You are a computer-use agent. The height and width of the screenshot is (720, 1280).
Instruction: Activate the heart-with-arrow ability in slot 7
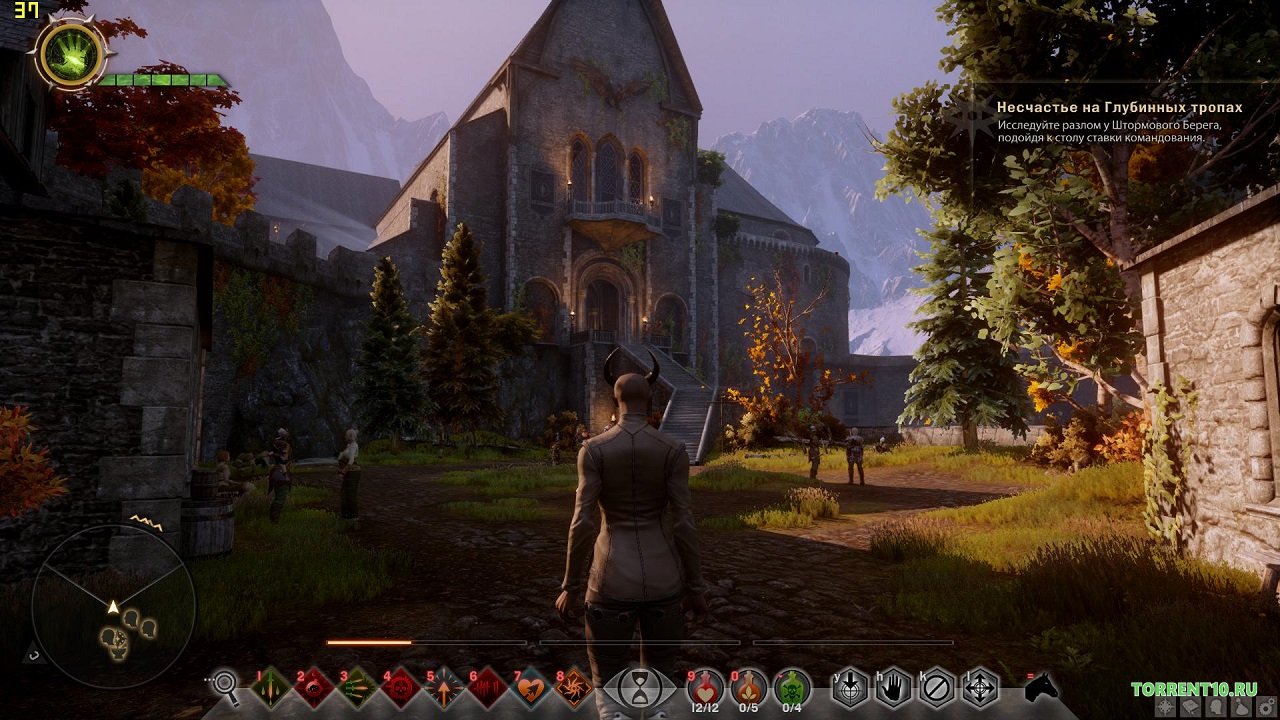[x=531, y=688]
